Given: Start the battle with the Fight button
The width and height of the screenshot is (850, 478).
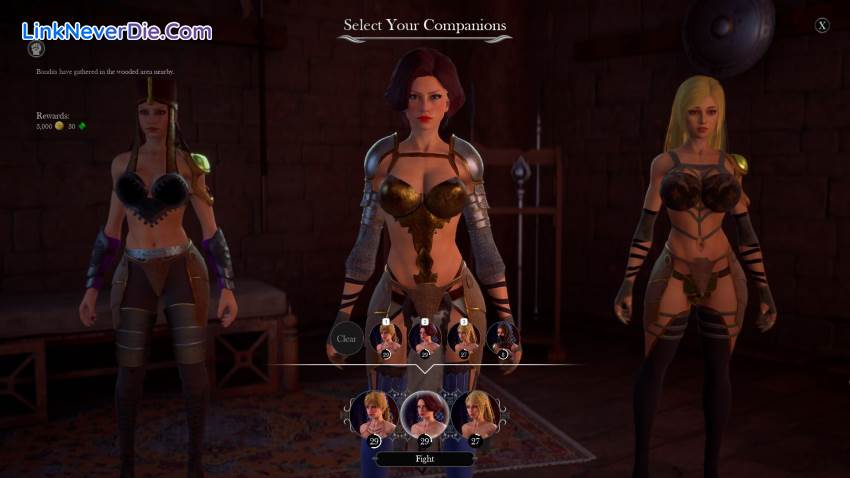Looking at the screenshot, I should tap(425, 459).
